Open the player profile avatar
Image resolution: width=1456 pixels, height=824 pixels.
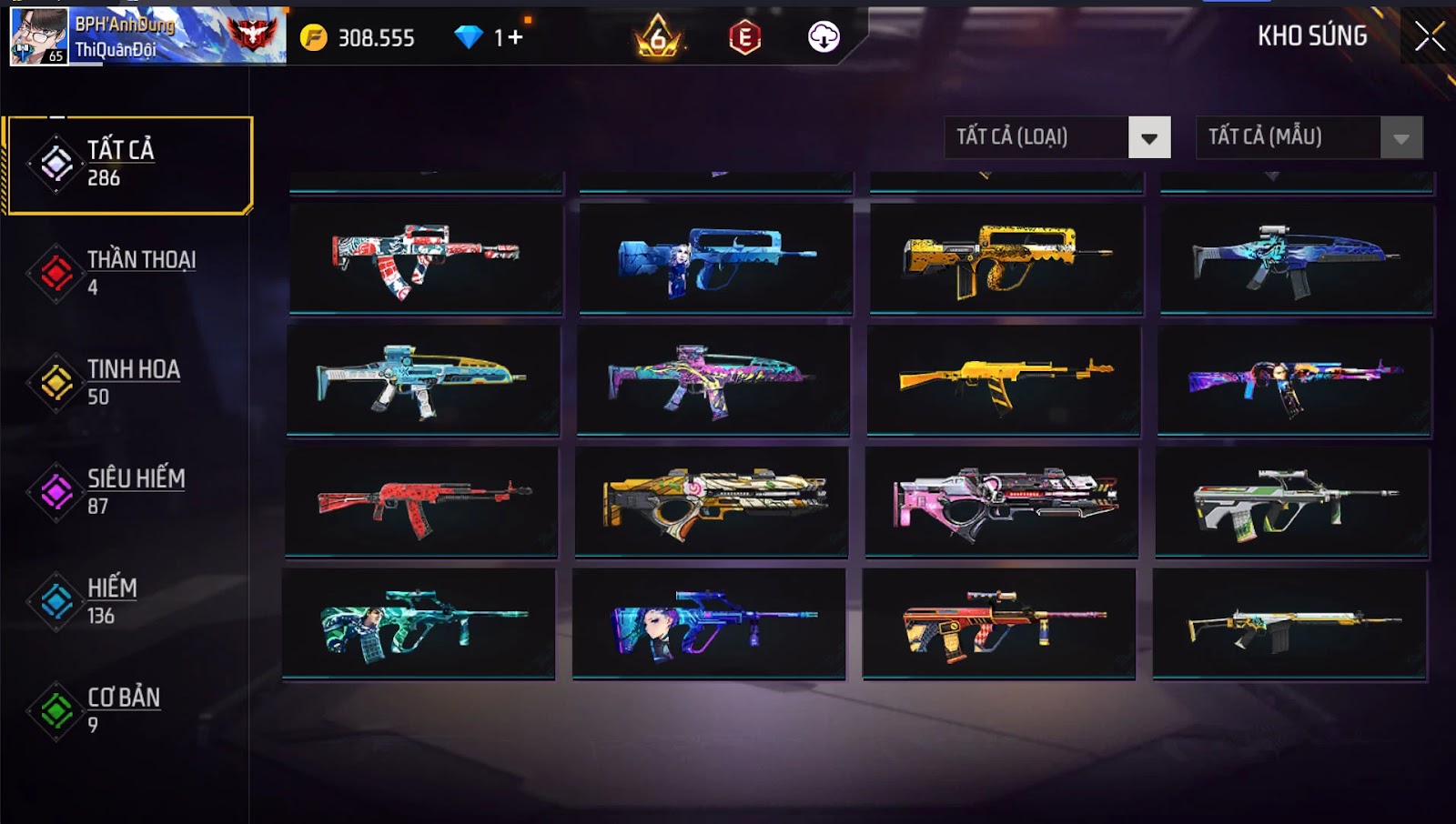coord(39,36)
